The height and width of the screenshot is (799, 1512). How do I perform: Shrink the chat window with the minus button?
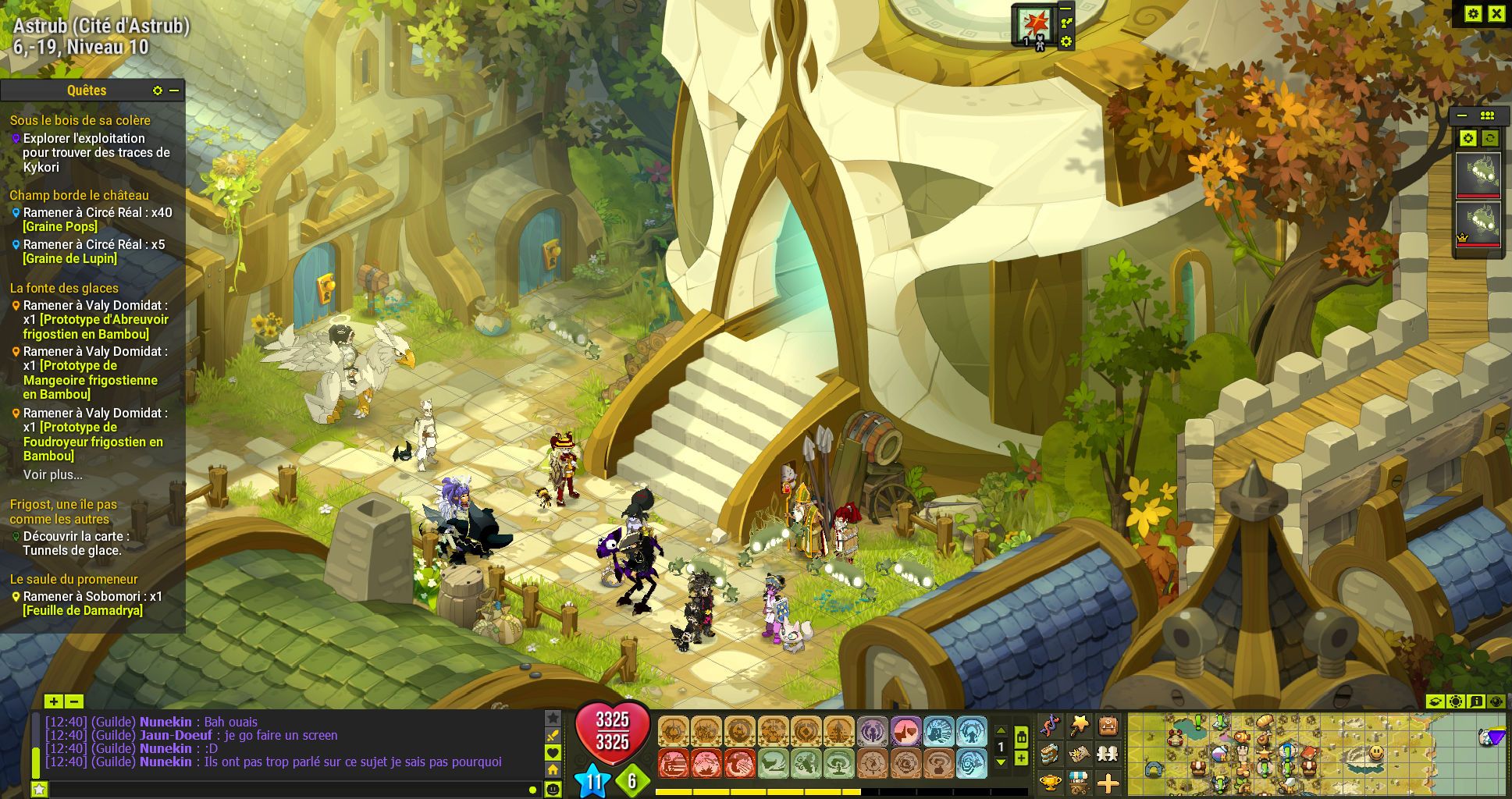73,701
